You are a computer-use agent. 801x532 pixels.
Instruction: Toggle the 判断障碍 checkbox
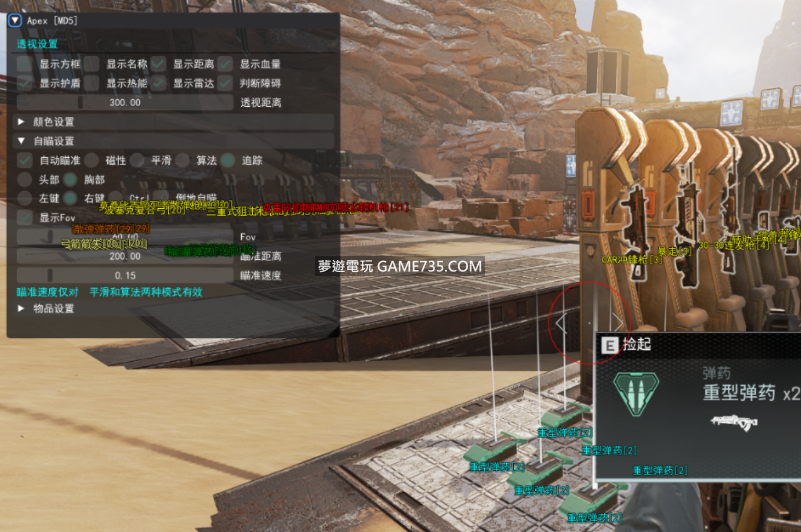point(226,83)
